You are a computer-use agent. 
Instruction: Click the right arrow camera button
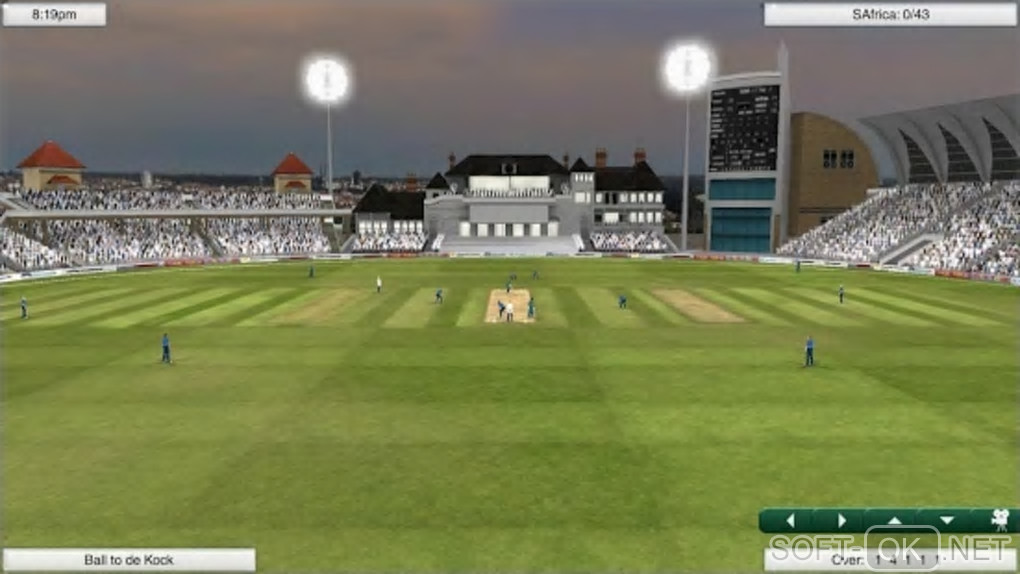click(x=842, y=520)
